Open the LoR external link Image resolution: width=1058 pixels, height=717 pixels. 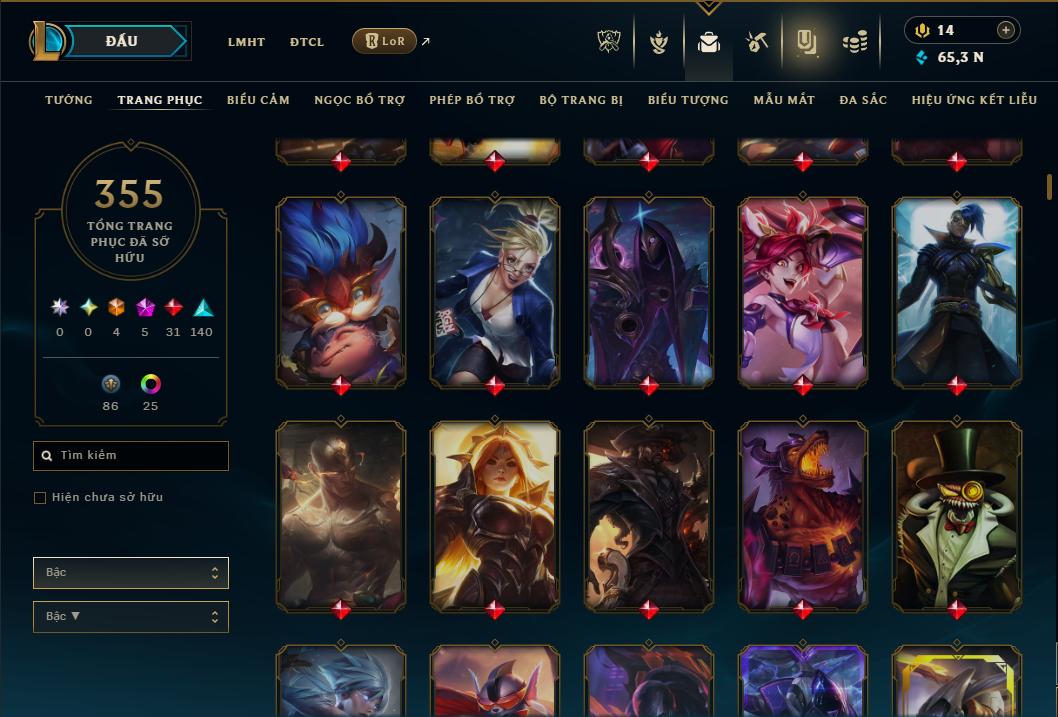[385, 41]
